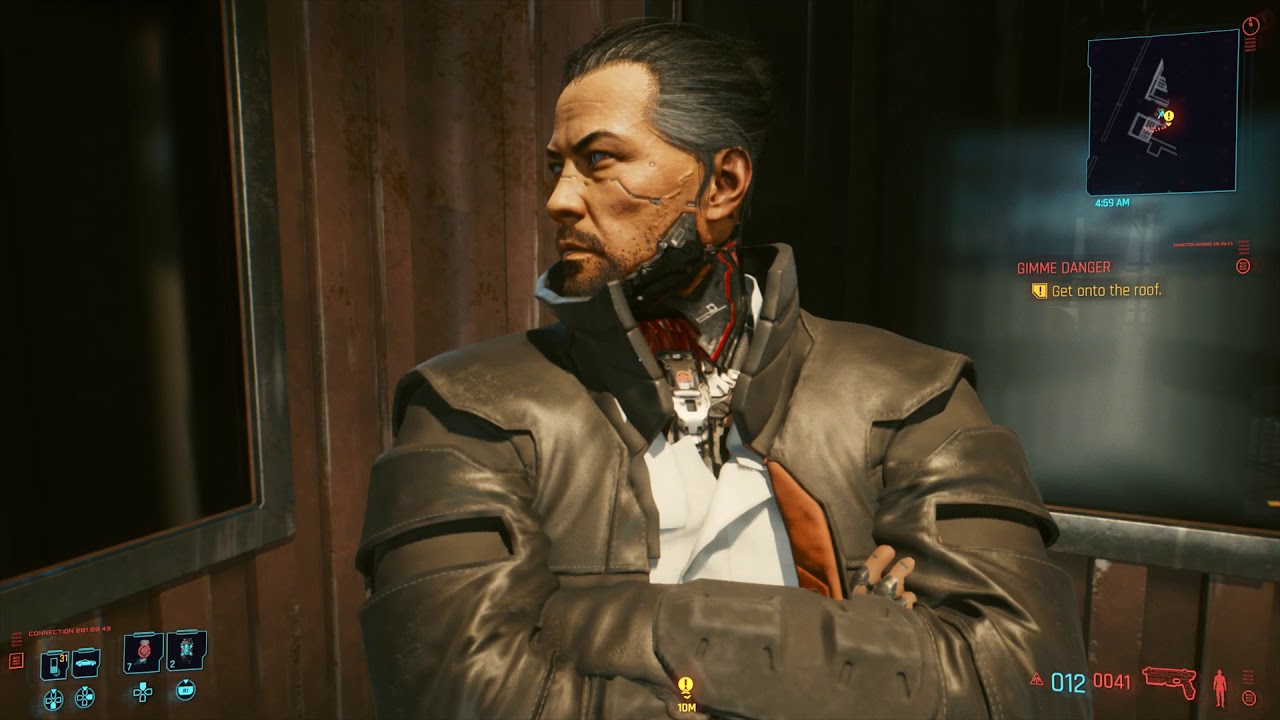Click the d-pad down consumable control icon
This screenshot has height=720, width=1280.
(53, 697)
